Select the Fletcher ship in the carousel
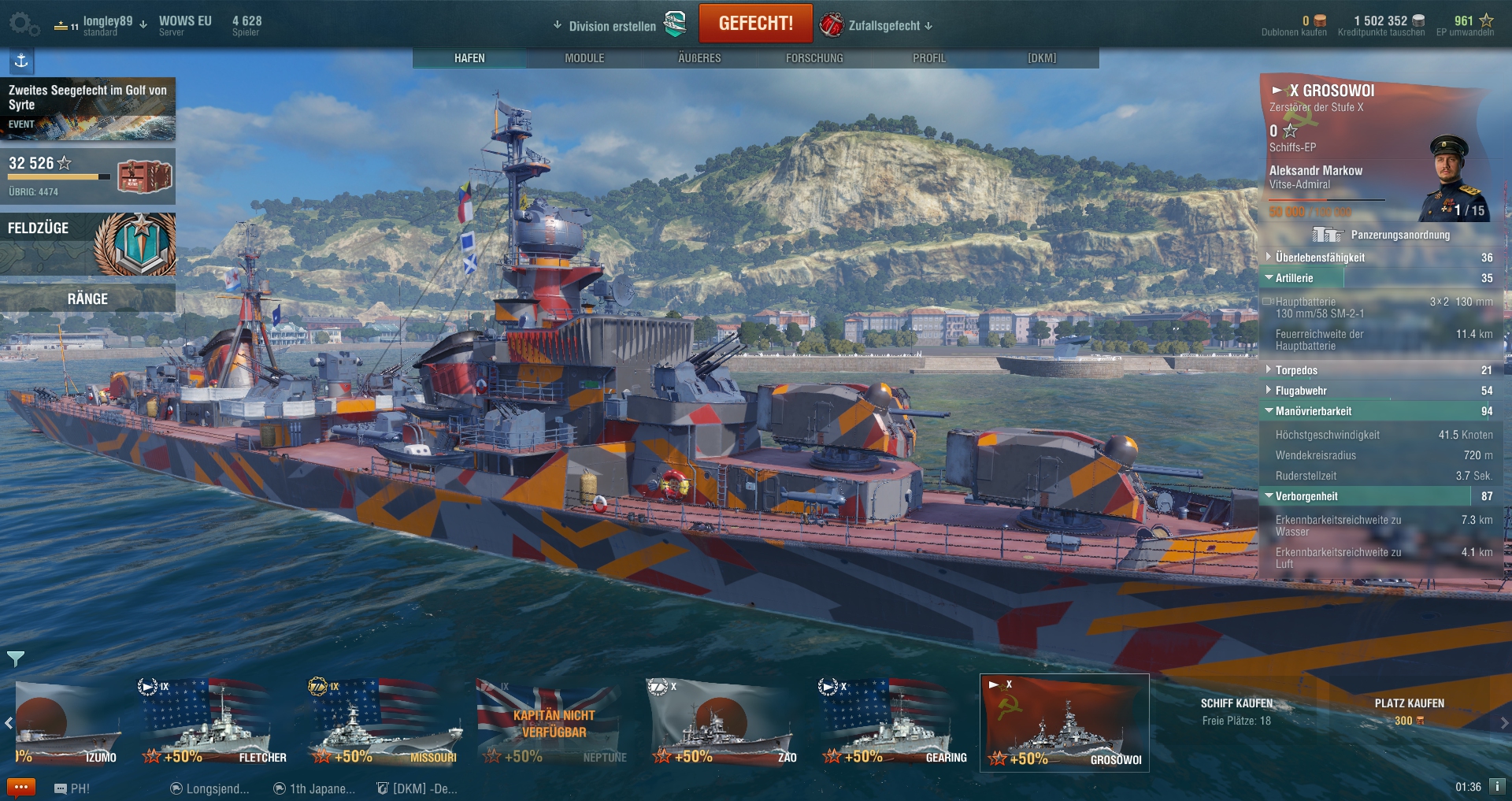Image resolution: width=1512 pixels, height=801 pixels. point(213,722)
